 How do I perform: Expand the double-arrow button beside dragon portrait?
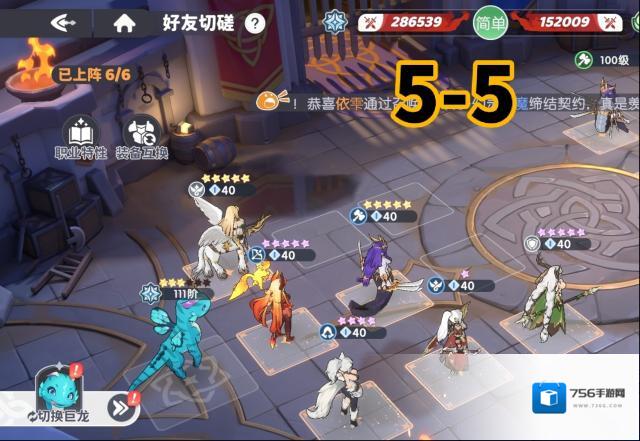tap(121, 406)
